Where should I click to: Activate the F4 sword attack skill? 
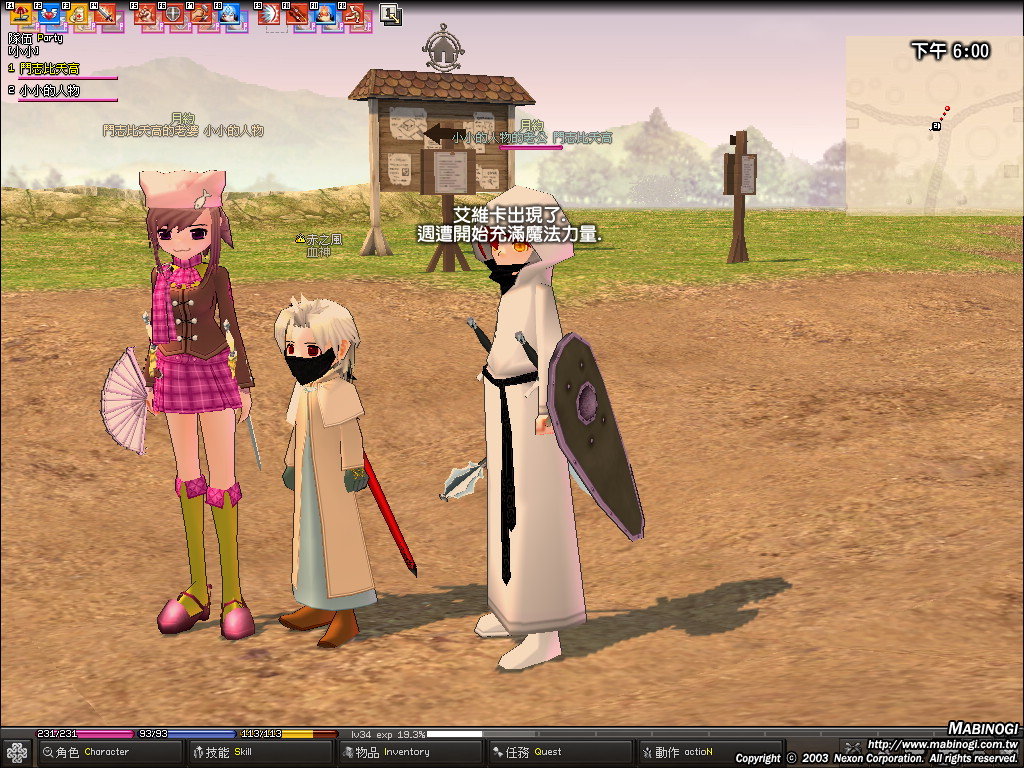105,15
